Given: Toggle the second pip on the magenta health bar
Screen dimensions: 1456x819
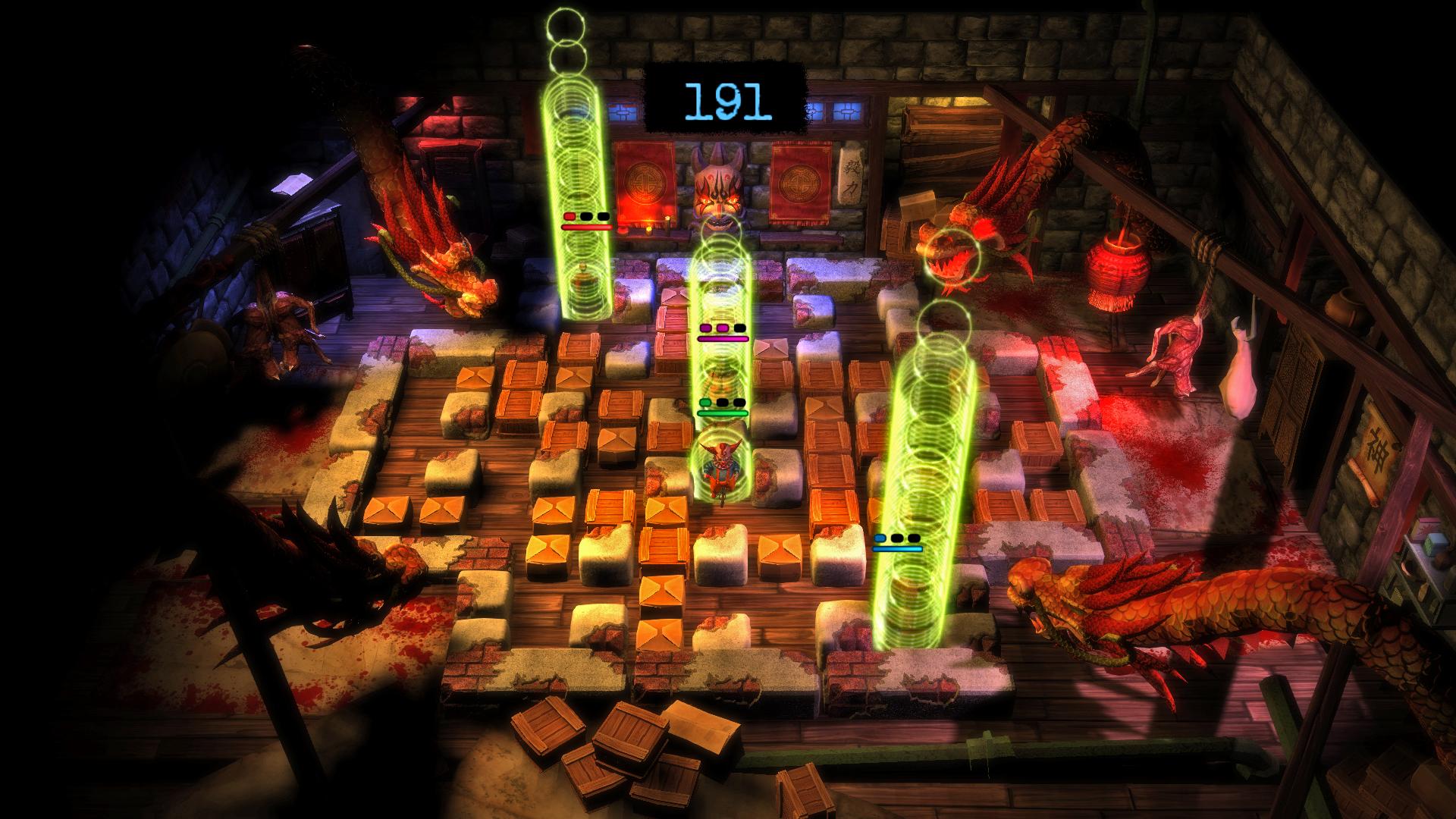Looking at the screenshot, I should coord(722,328).
